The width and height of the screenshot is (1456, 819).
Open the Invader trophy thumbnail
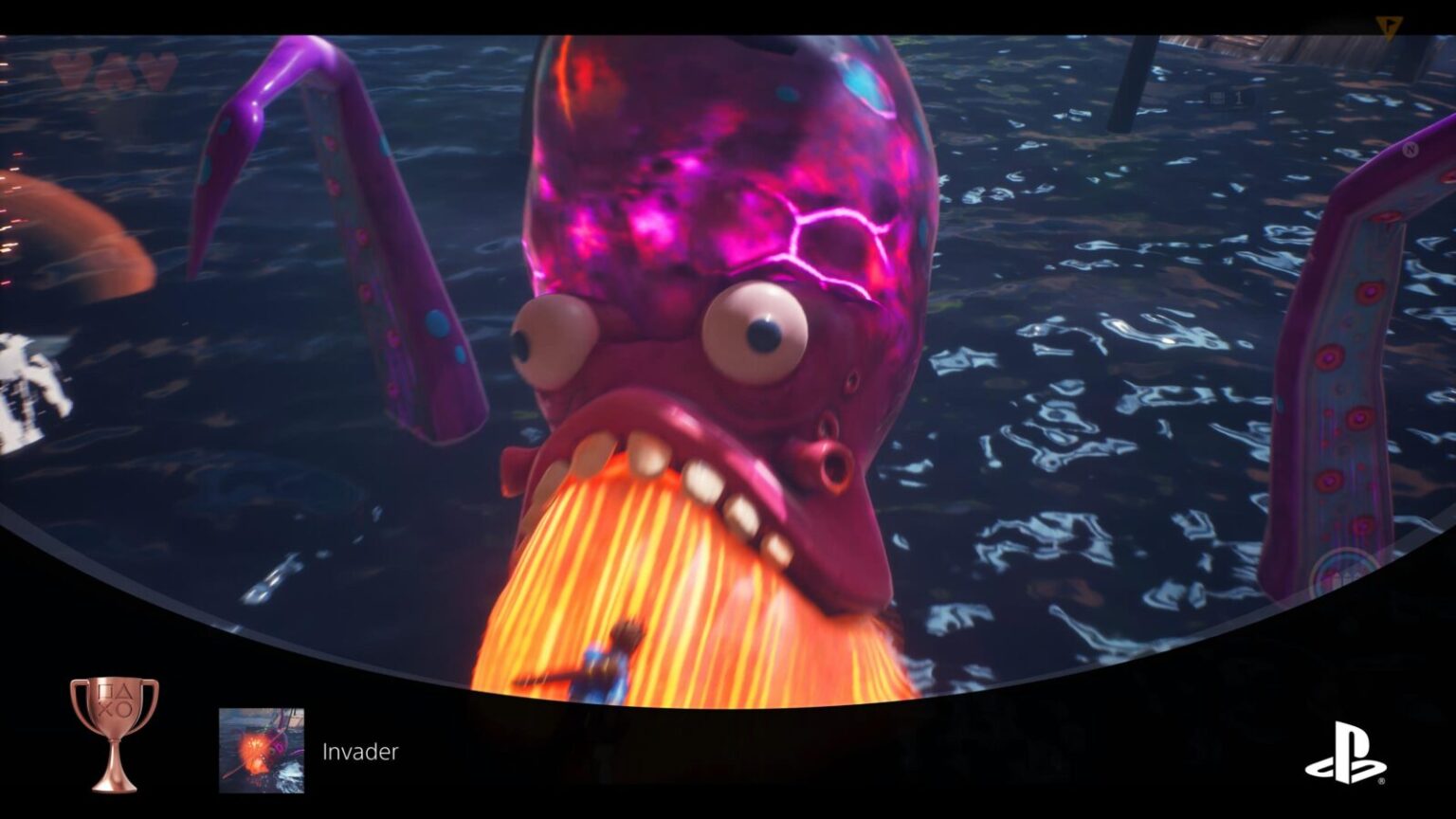coord(262,750)
